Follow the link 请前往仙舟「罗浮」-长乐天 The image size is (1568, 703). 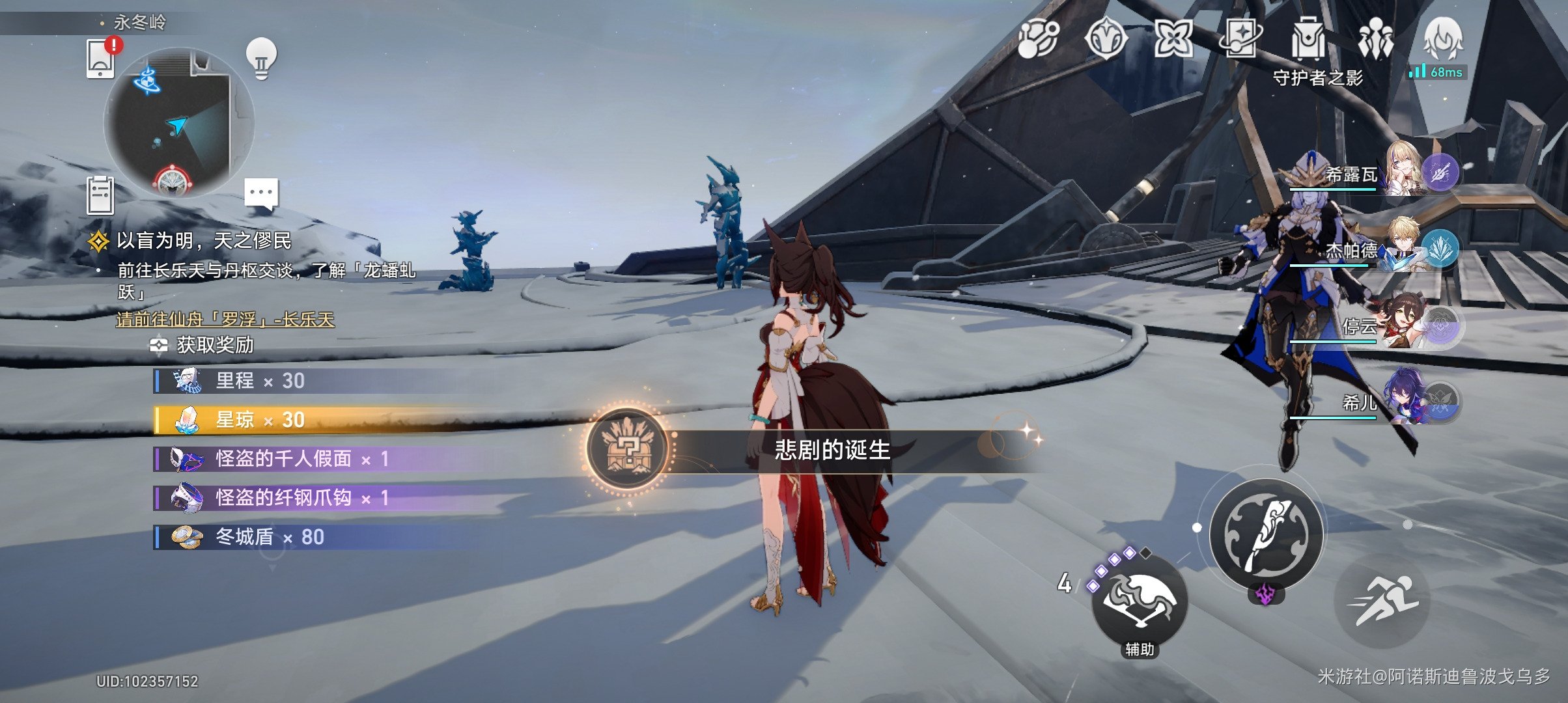point(225,320)
